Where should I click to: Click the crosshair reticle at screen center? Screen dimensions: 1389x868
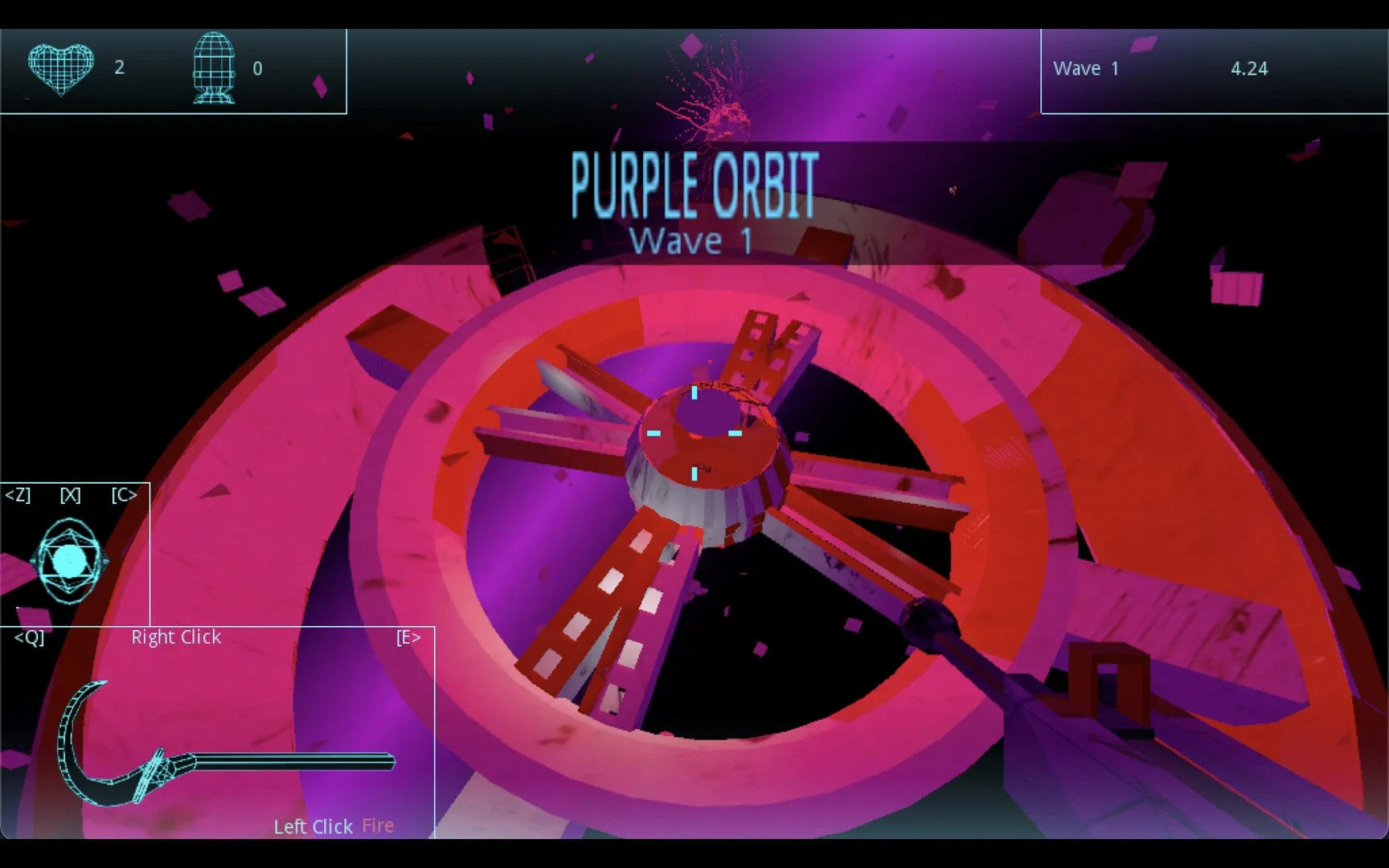693,434
